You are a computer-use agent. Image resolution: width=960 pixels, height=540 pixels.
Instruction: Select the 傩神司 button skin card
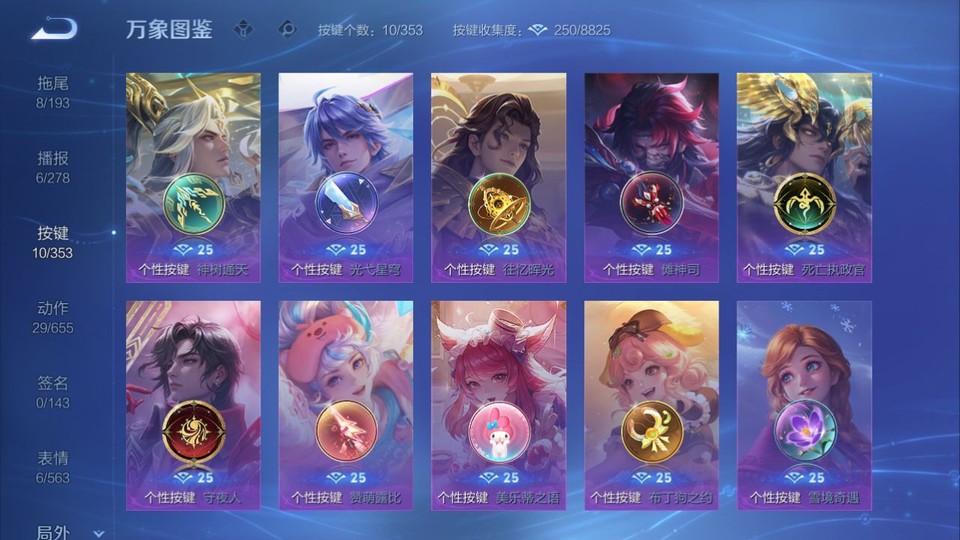tap(651, 177)
